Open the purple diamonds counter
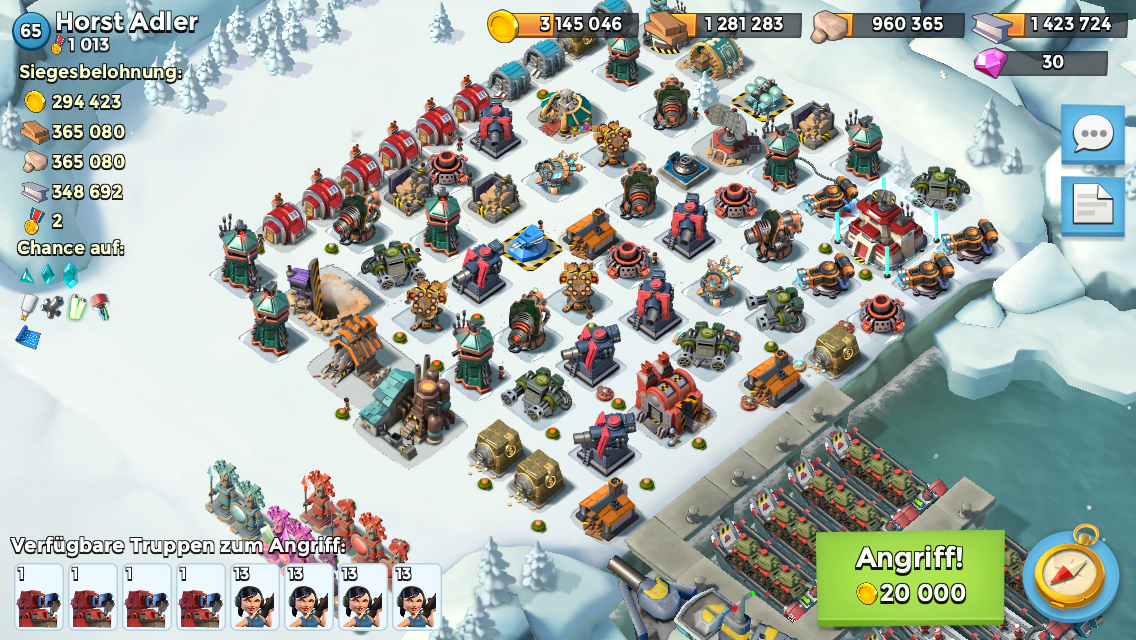 coord(1040,62)
